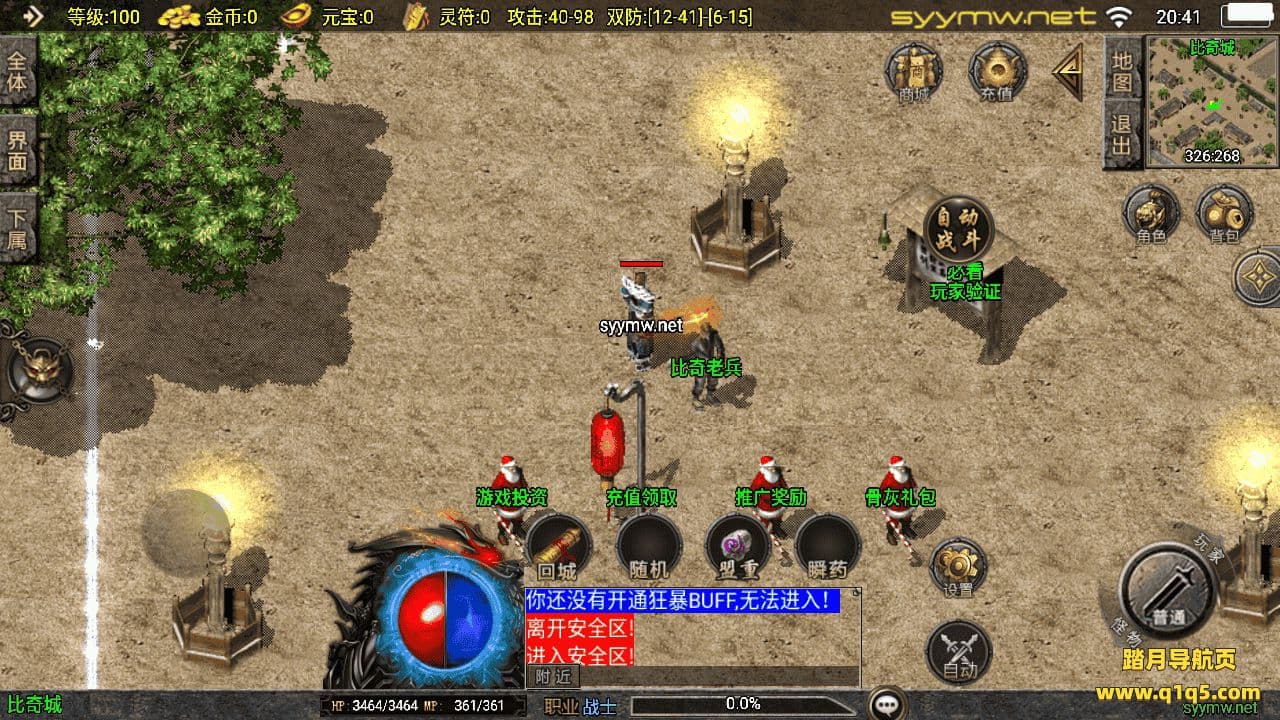
Task: Use the 瞬药 instant potion slot
Action: pos(828,547)
